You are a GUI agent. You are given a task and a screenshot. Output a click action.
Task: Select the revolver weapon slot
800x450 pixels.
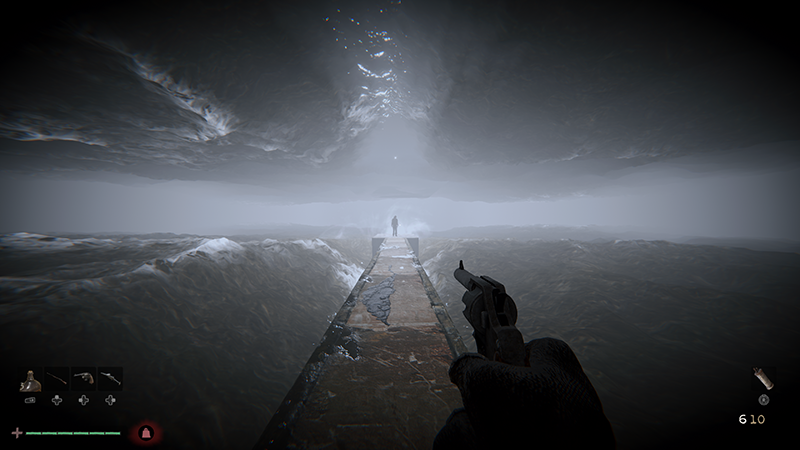tap(83, 380)
